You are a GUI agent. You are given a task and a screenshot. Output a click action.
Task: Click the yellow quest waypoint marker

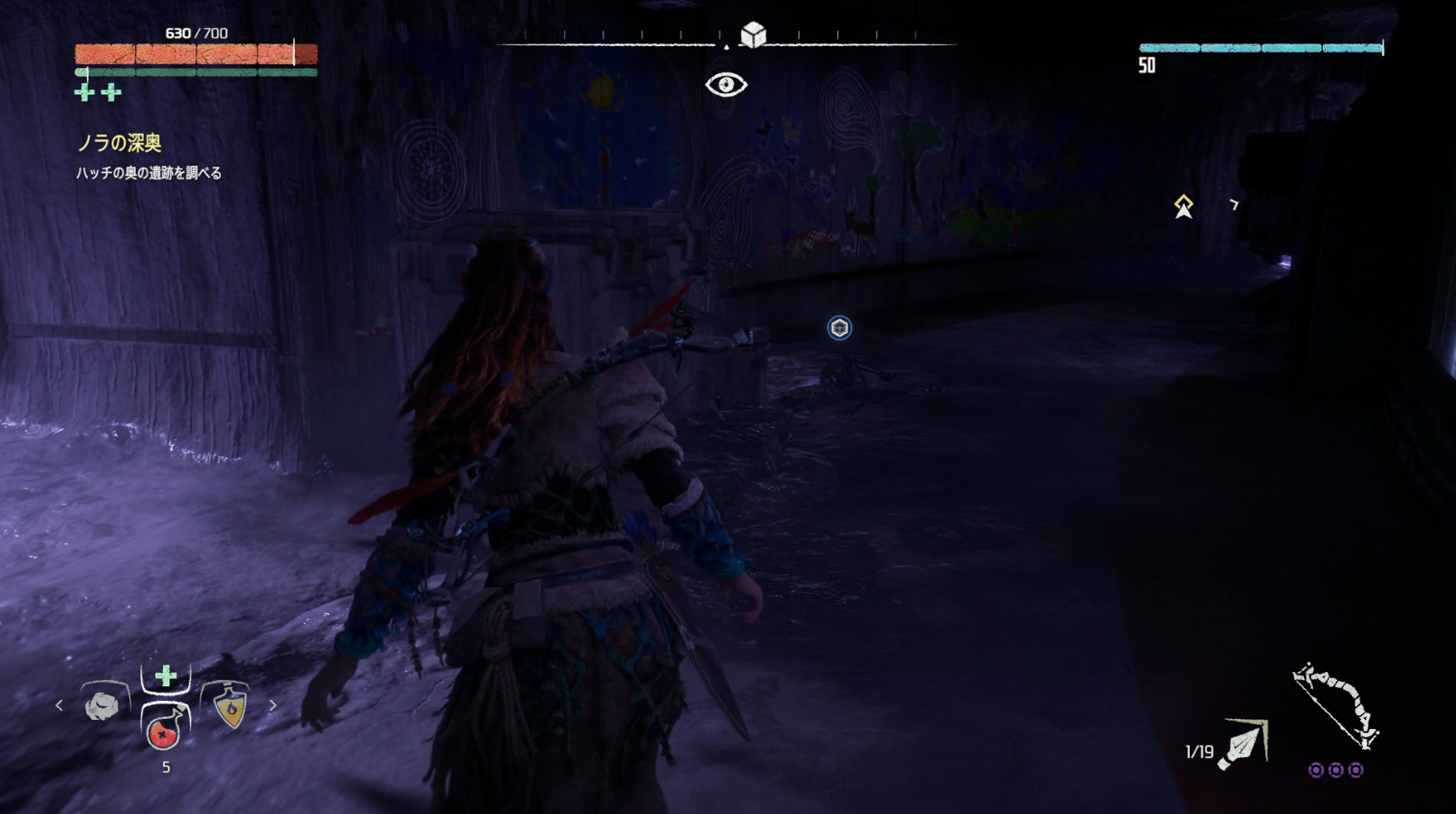[x=1184, y=206]
